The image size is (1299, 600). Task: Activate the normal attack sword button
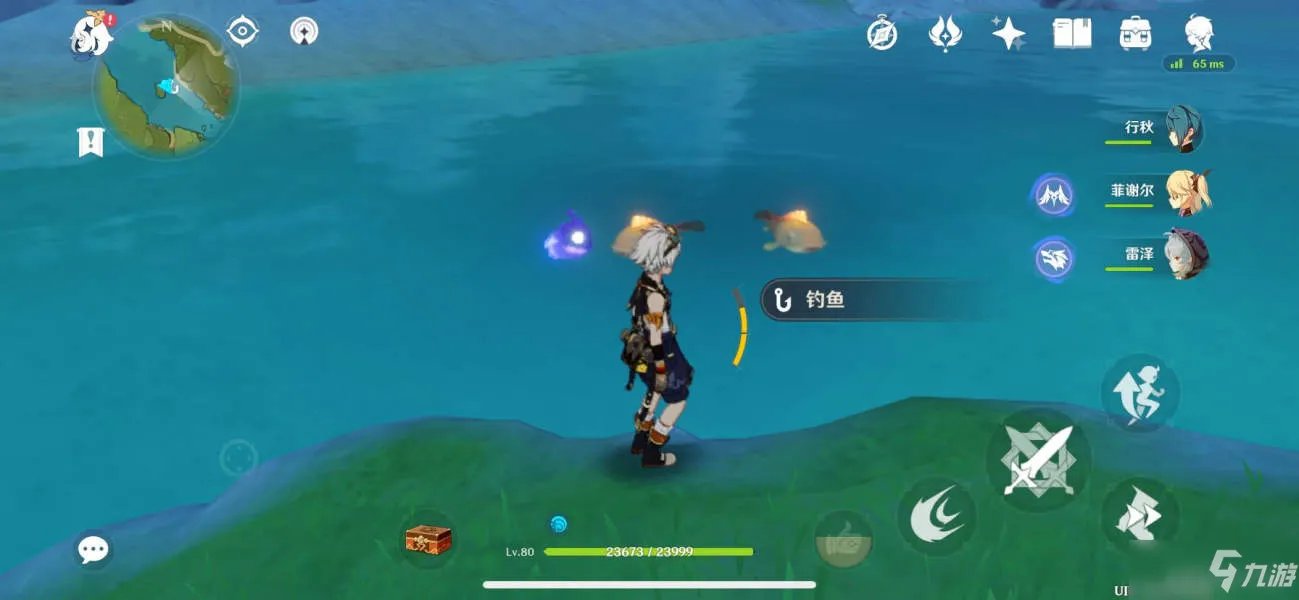point(1037,461)
